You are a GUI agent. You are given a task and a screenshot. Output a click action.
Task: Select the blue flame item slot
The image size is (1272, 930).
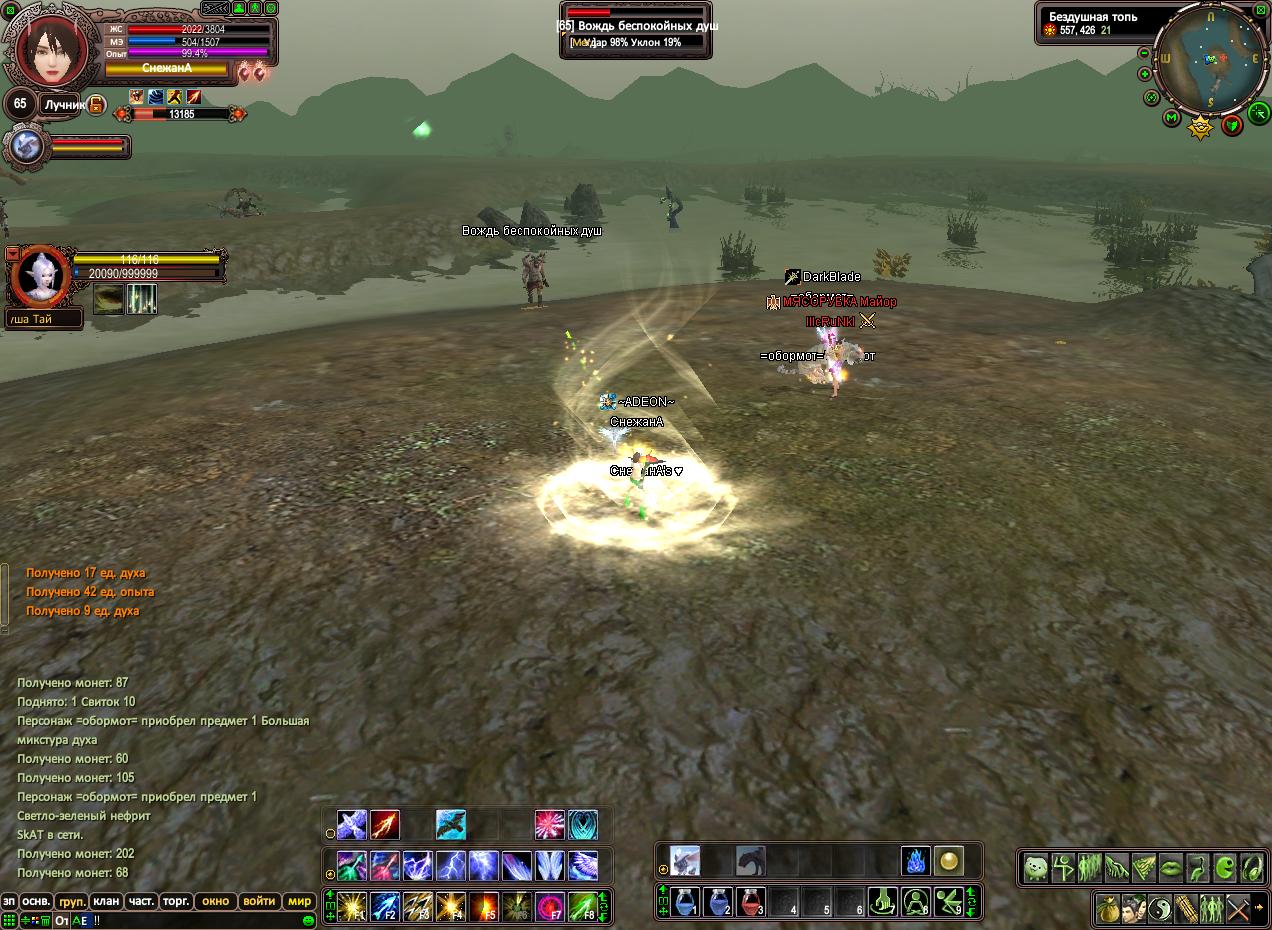pos(915,861)
